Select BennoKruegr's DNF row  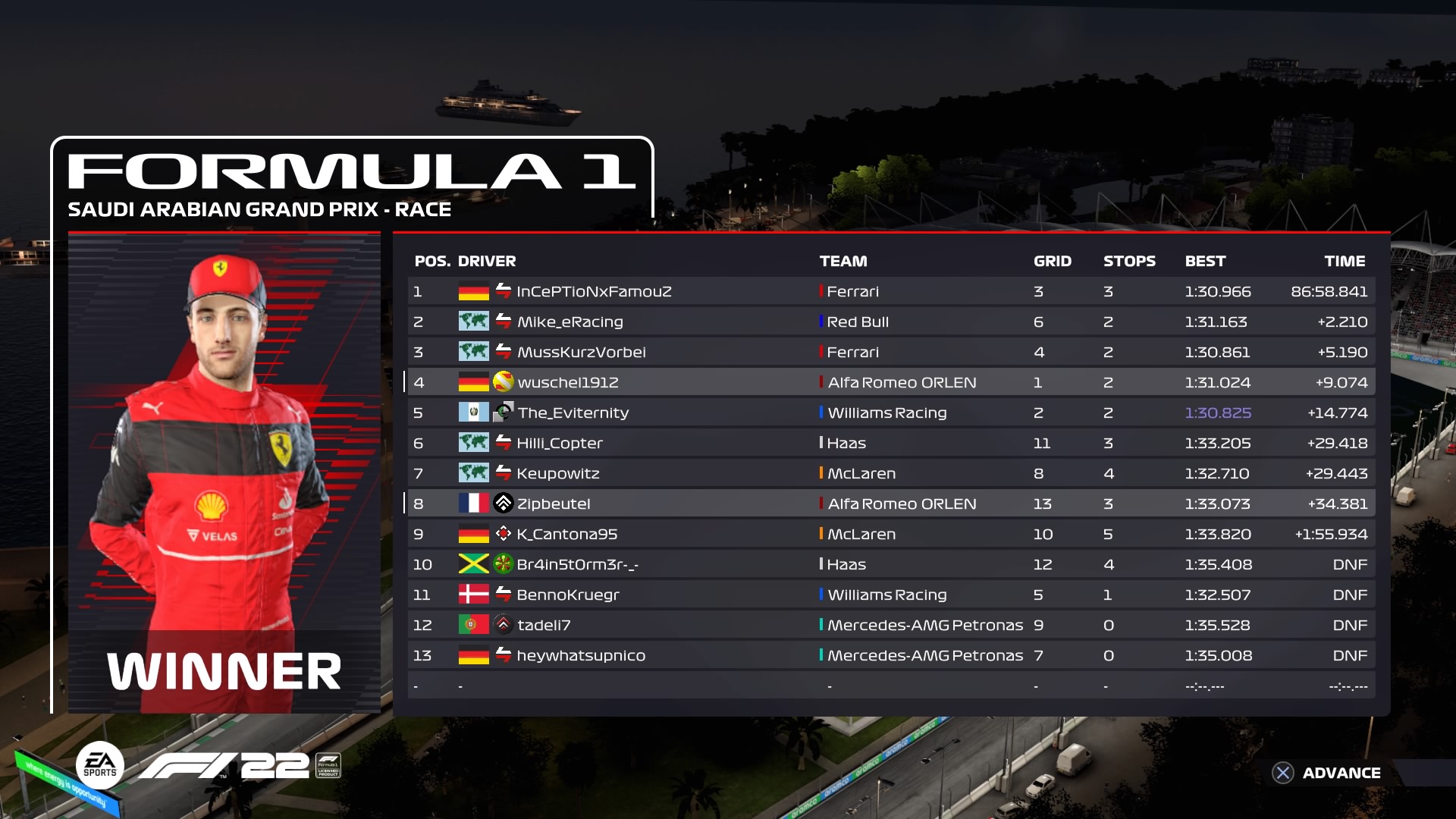pos(891,595)
